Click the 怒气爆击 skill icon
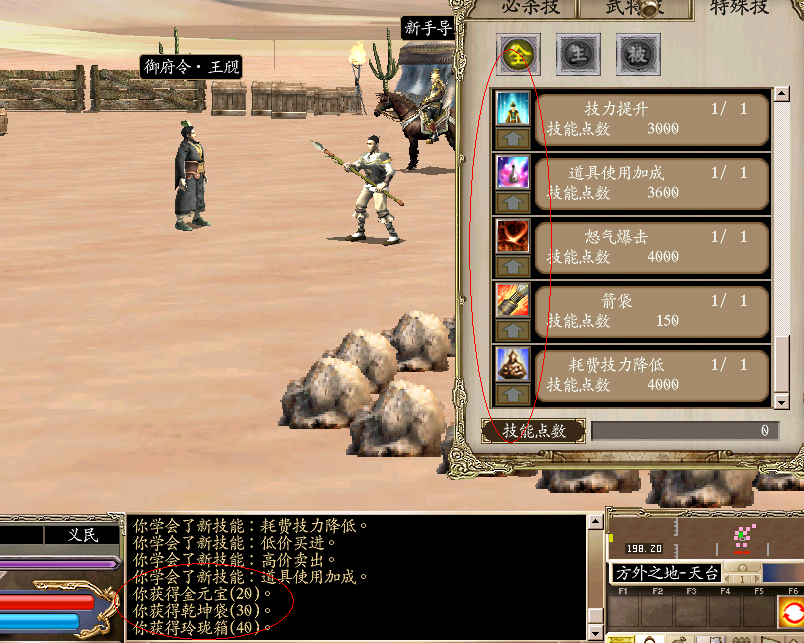 click(514, 236)
